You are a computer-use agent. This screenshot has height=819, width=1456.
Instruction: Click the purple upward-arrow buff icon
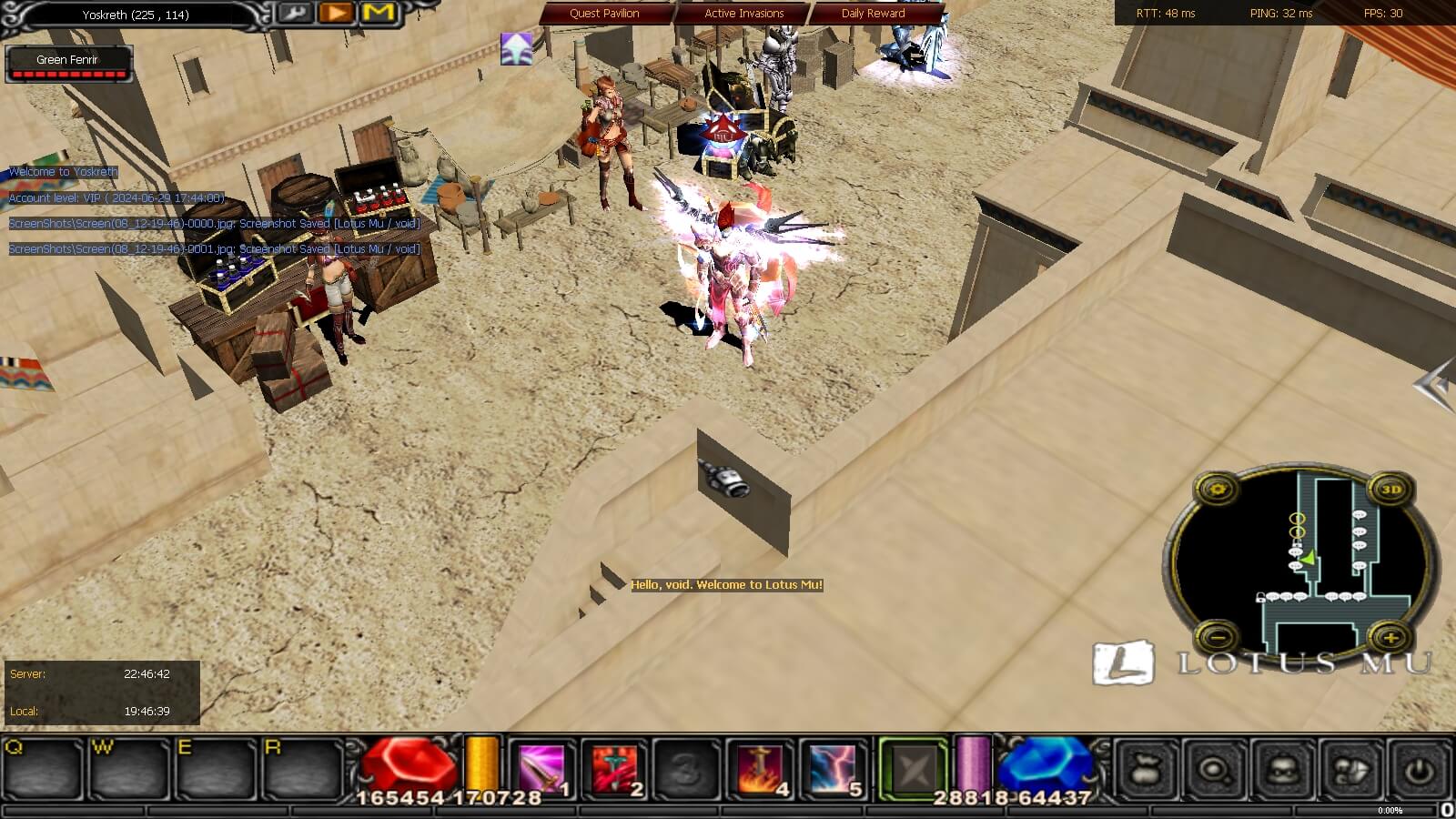516,48
